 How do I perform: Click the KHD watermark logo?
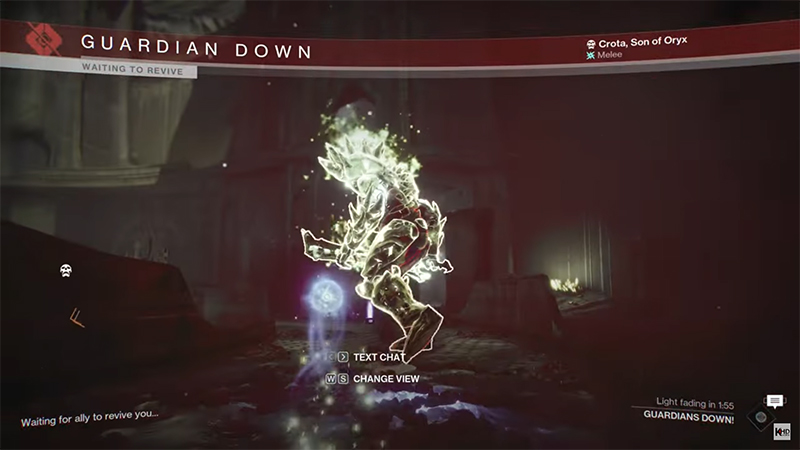[782, 431]
